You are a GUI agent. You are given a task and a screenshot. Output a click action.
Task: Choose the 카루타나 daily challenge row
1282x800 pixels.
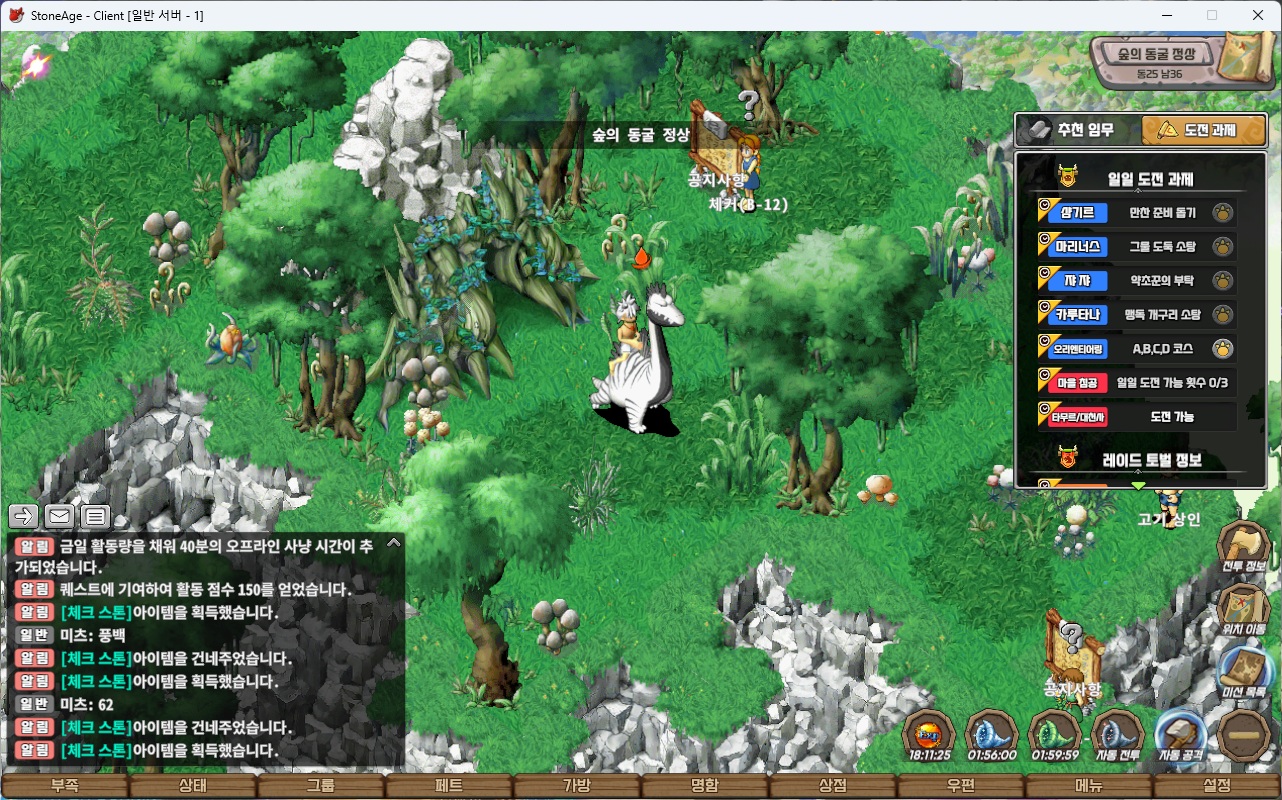point(1136,315)
